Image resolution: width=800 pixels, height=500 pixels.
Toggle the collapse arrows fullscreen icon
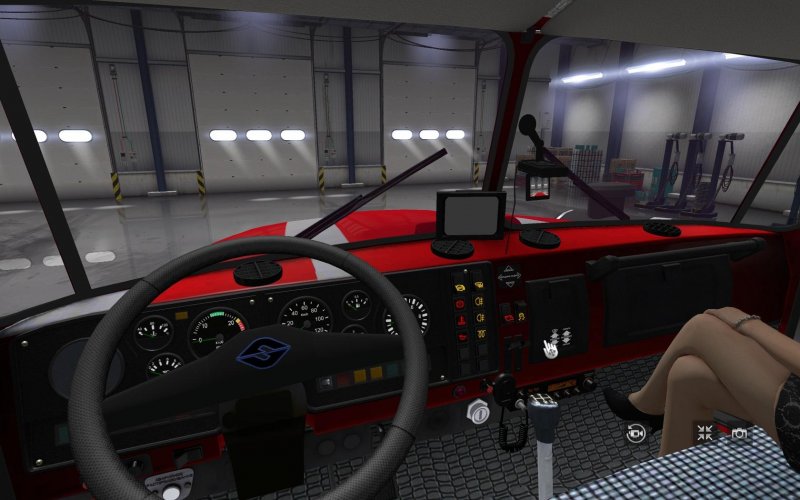705,433
